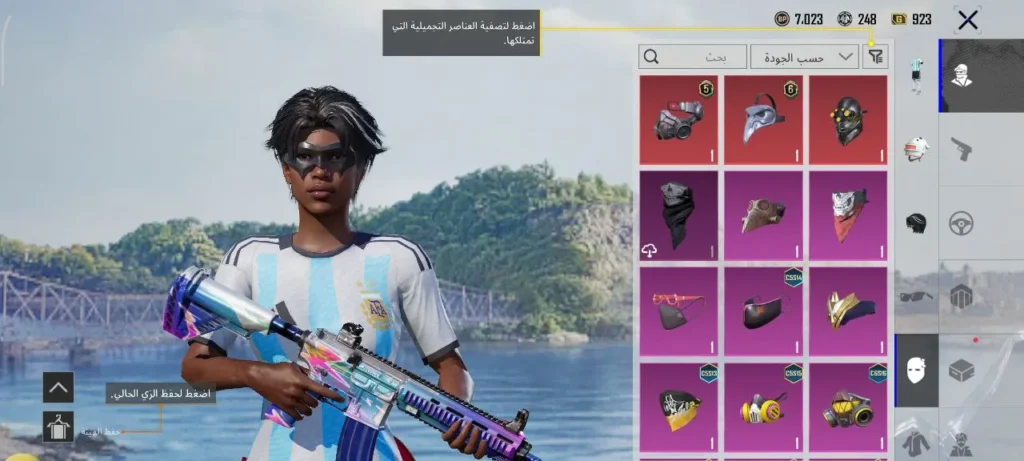Image resolution: width=1024 pixels, height=461 pixels.
Task: Select the black bandana face scarf
Action: tap(678, 215)
